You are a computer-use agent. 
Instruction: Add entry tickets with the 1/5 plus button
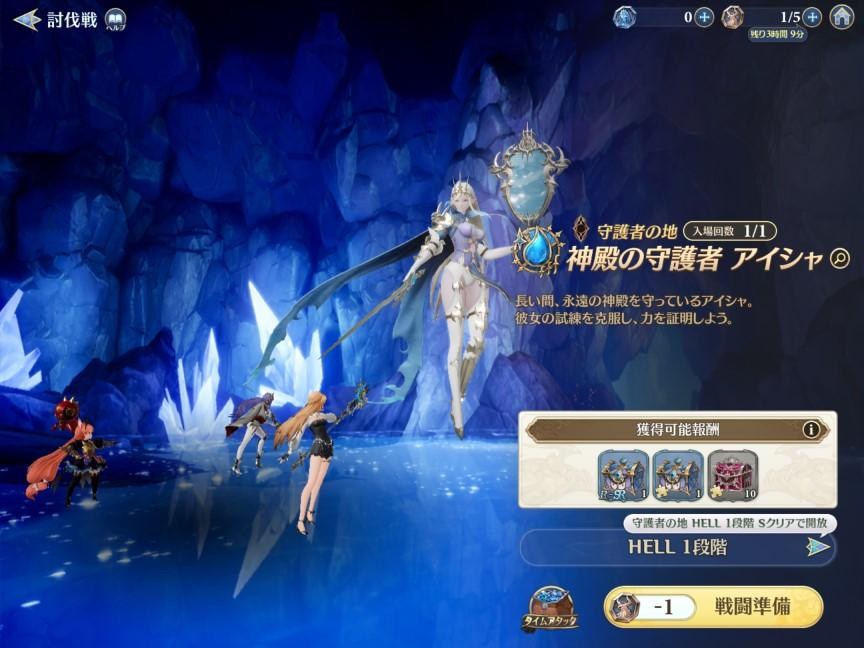click(812, 17)
